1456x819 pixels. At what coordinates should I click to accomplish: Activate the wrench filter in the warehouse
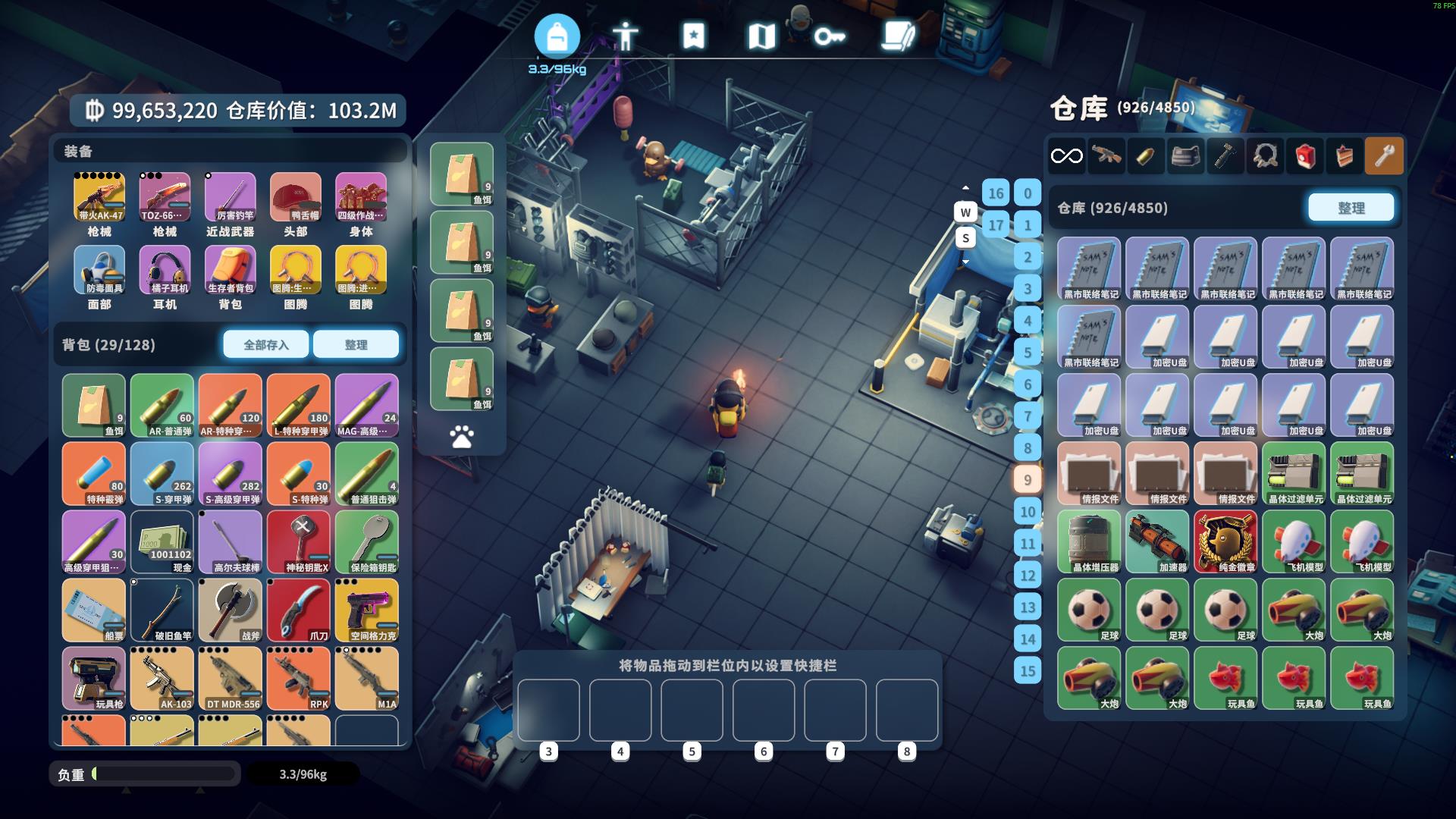(x=1384, y=156)
